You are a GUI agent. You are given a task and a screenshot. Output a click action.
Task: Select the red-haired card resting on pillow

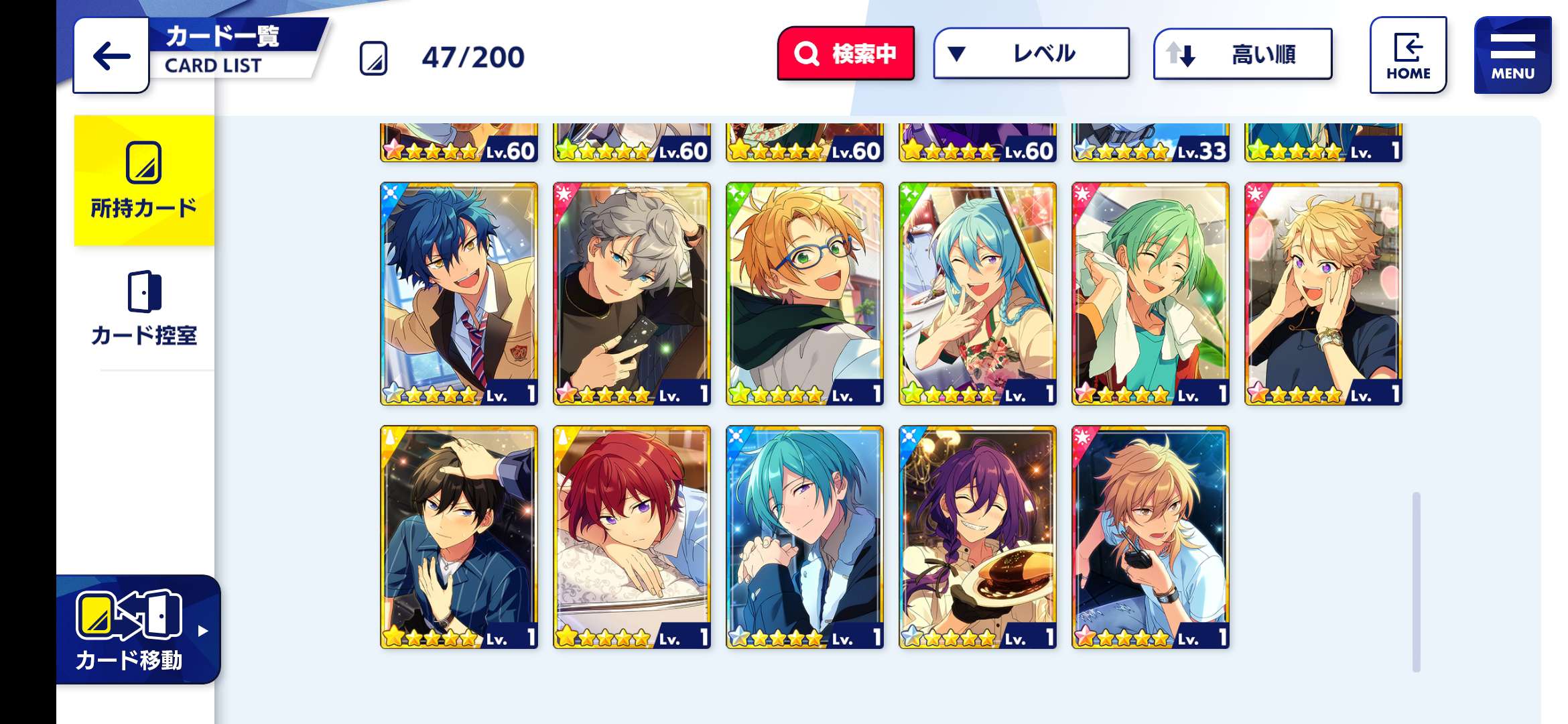tap(632, 537)
